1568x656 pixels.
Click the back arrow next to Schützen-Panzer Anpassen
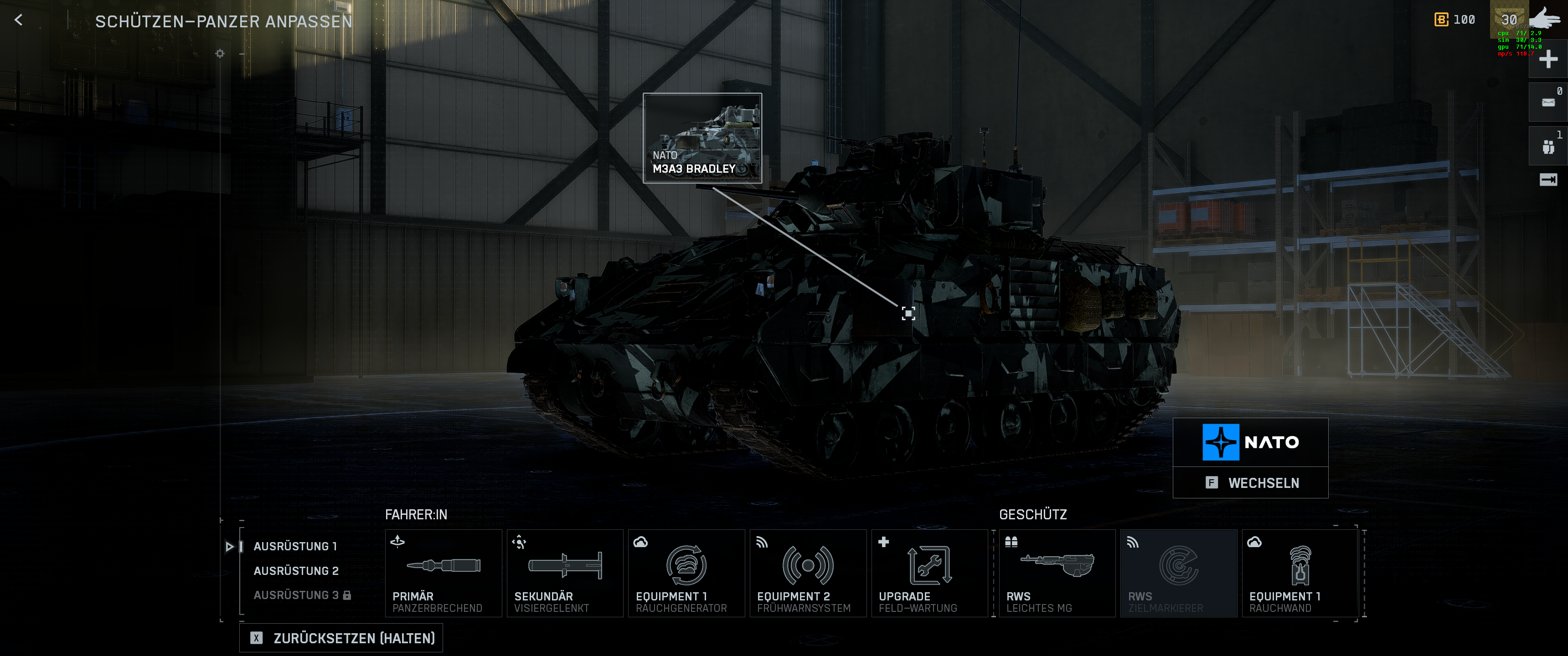point(19,20)
